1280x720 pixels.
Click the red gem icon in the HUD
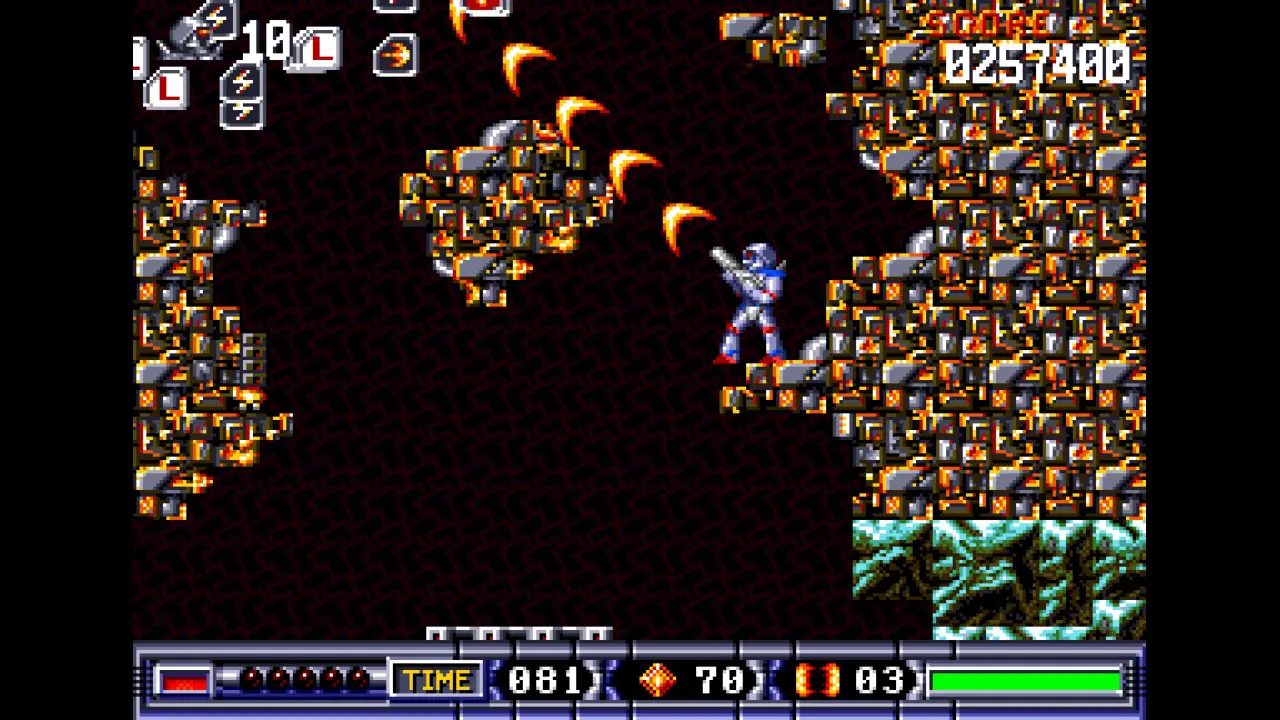[658, 681]
